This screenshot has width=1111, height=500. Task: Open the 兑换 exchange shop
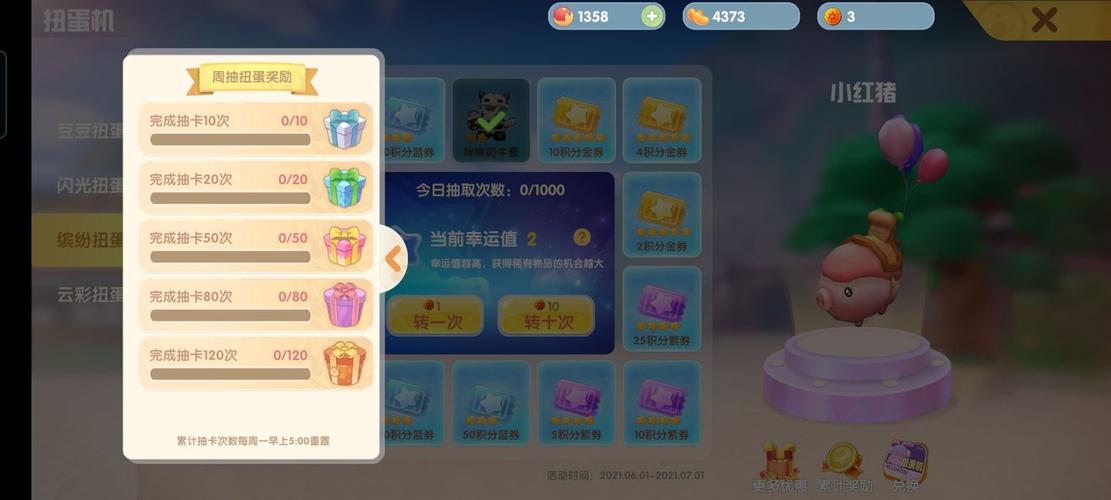click(906, 467)
